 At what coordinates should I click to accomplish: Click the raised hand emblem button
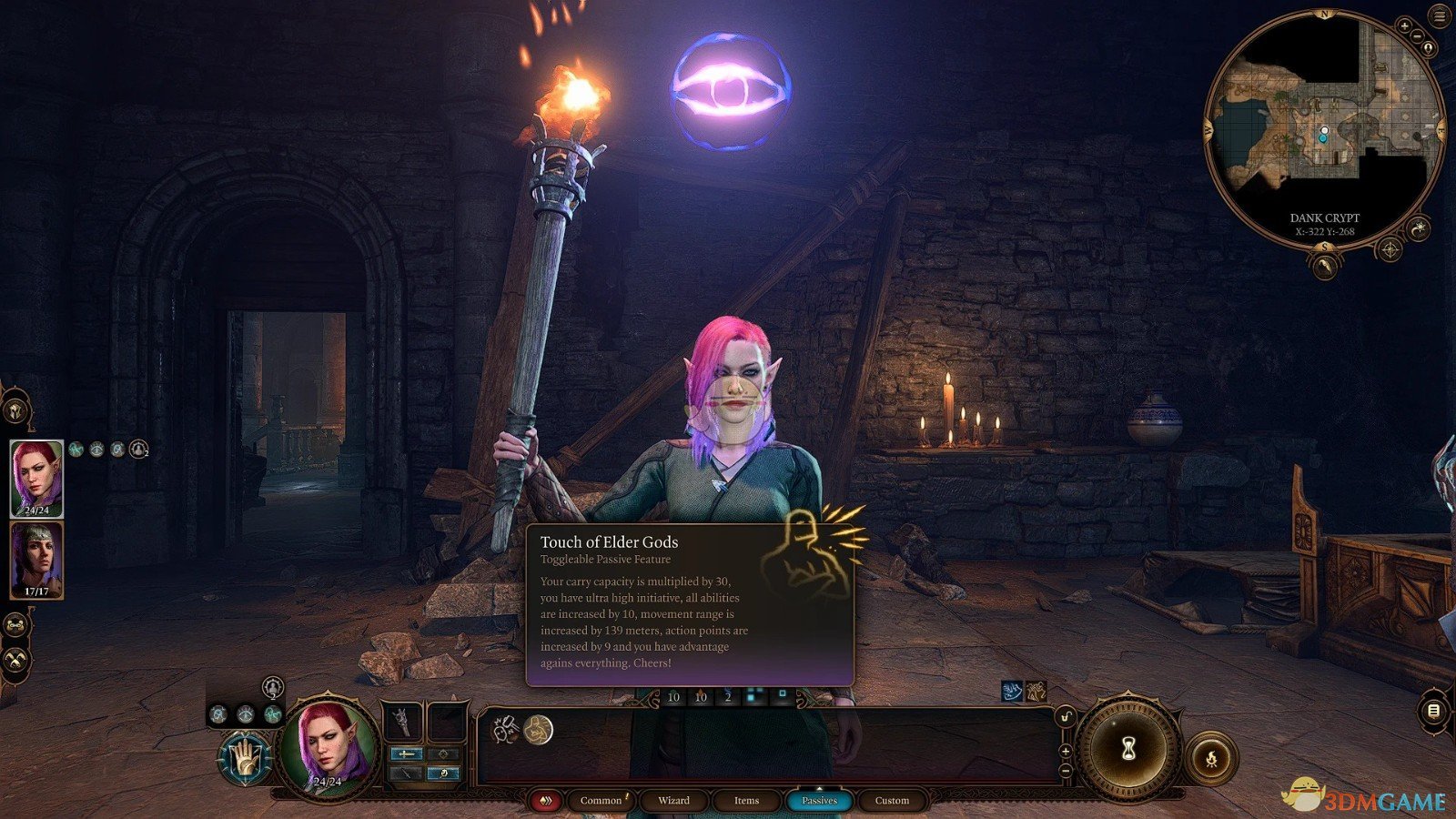coord(245,757)
